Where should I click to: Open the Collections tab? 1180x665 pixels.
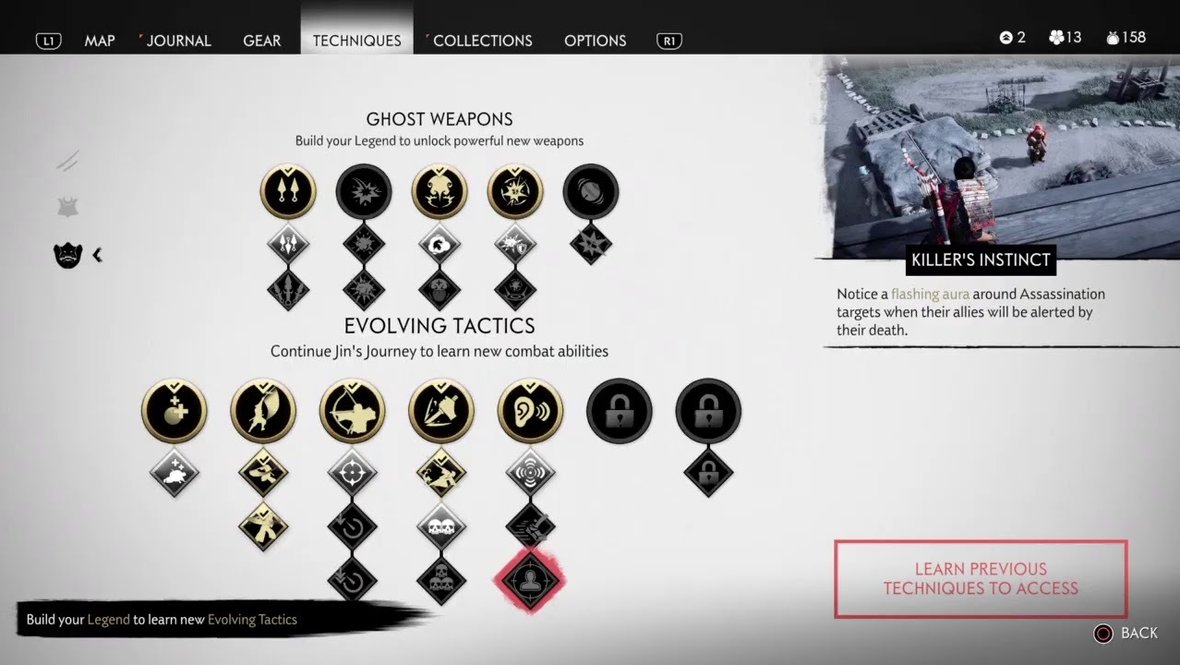pos(482,41)
